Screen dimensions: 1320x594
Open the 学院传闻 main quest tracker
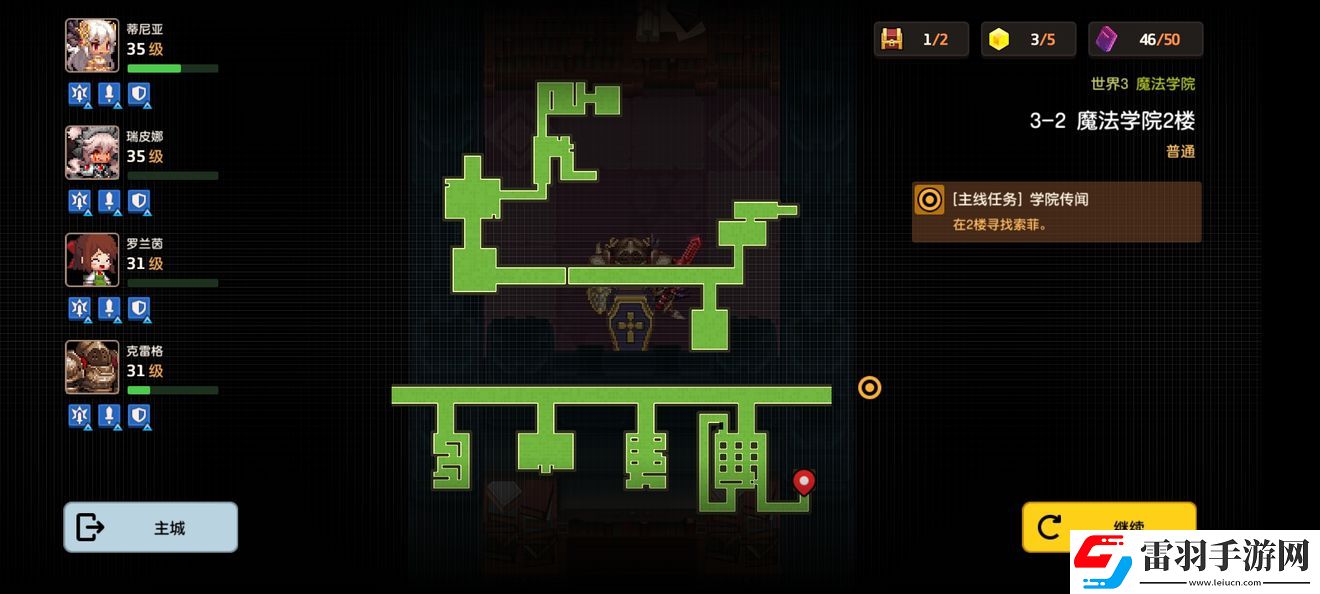tap(1056, 212)
